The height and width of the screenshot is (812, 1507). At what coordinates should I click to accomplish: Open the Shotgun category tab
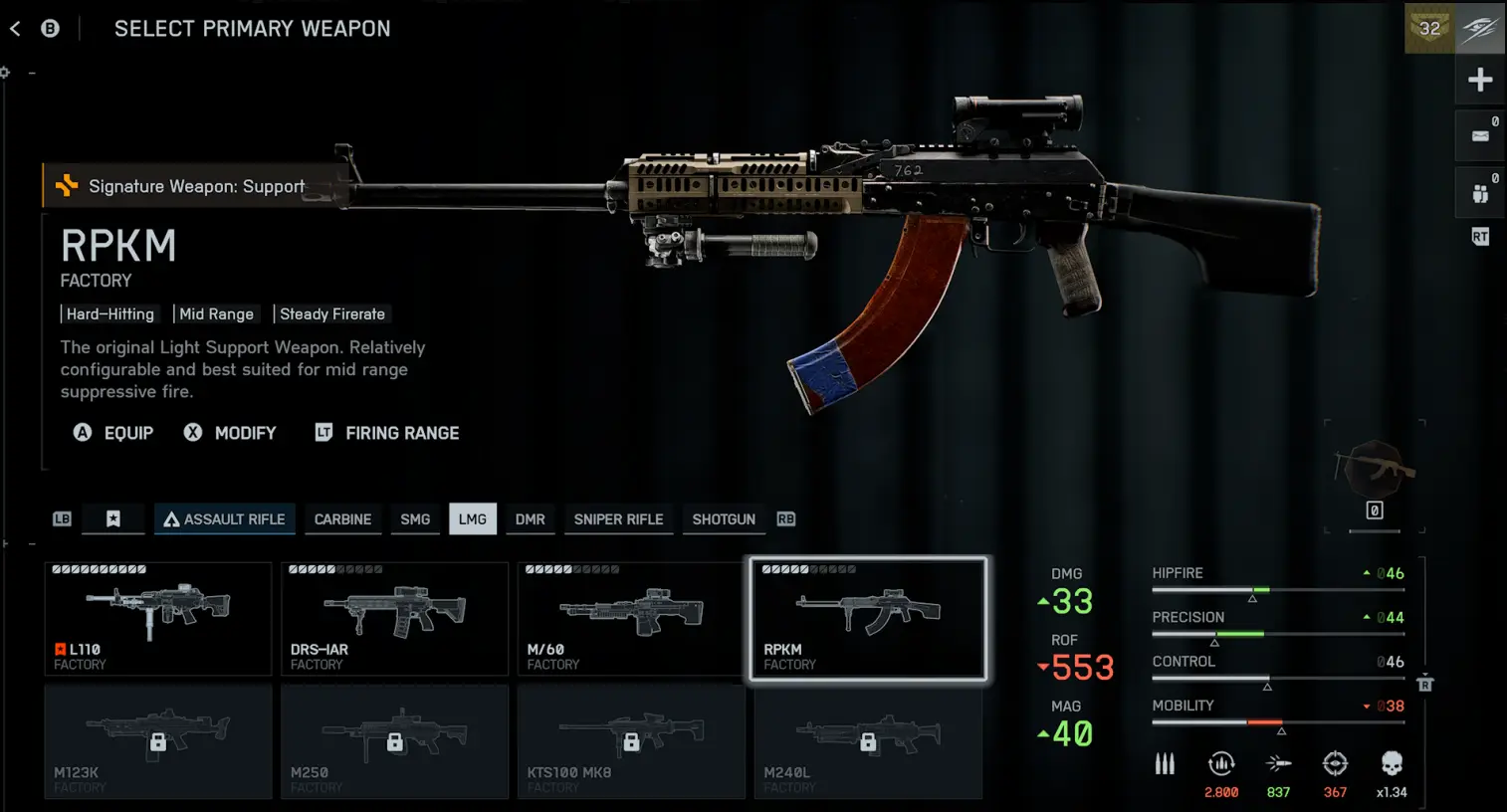[x=724, y=519]
